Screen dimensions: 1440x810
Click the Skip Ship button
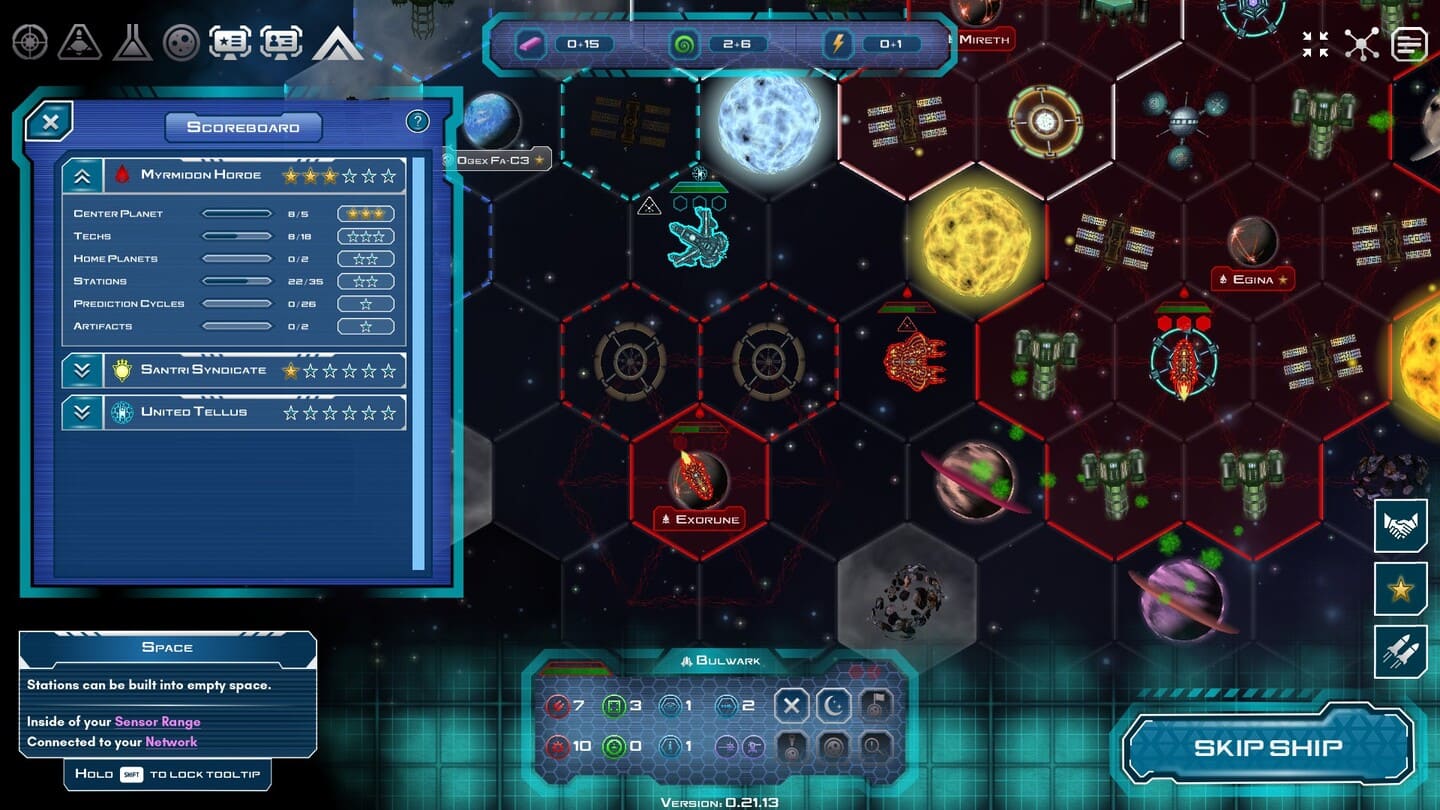point(1267,748)
